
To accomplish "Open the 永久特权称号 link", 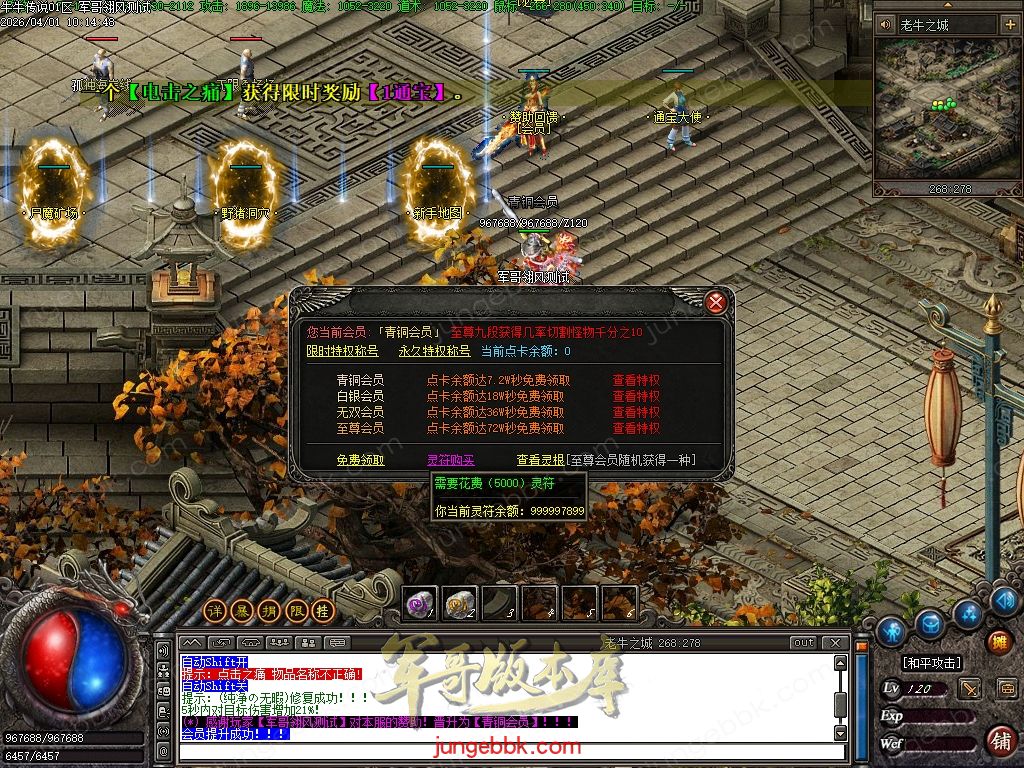I will coord(434,351).
